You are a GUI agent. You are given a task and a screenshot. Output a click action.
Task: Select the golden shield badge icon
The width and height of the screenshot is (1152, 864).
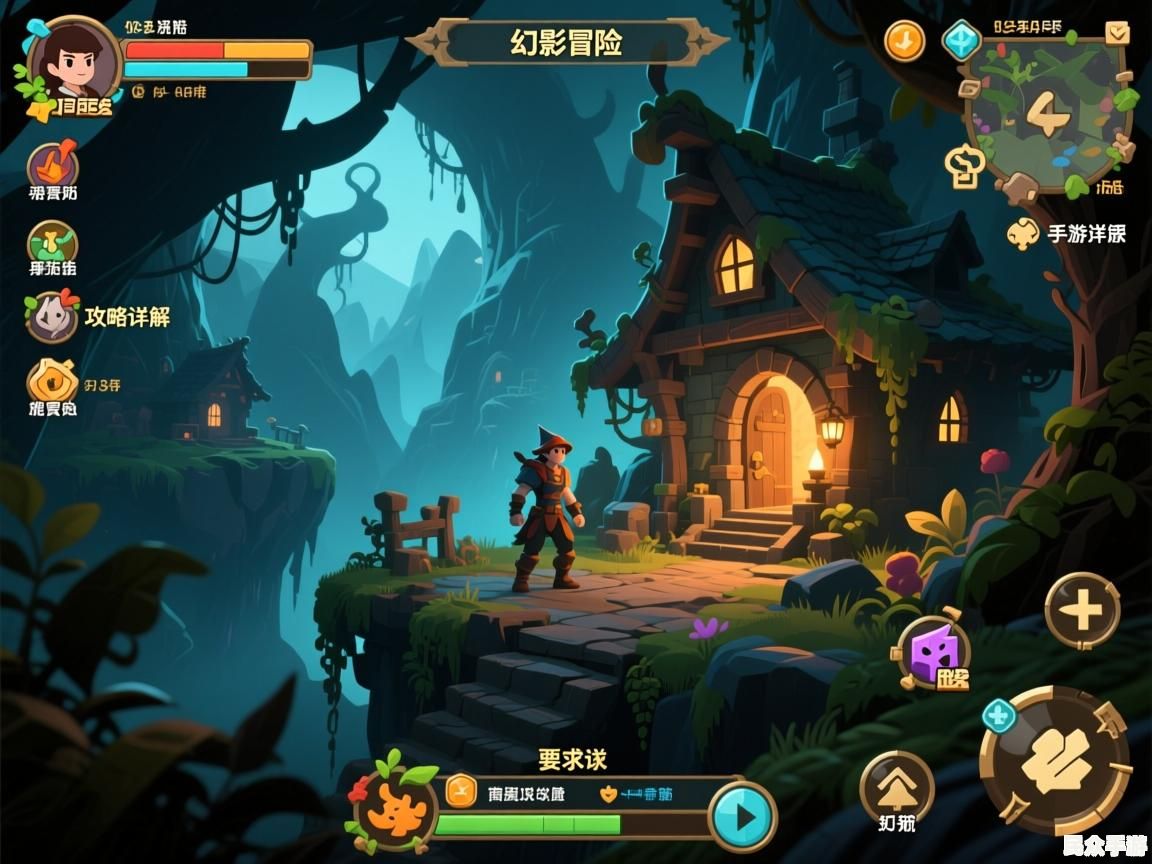pos(52,381)
